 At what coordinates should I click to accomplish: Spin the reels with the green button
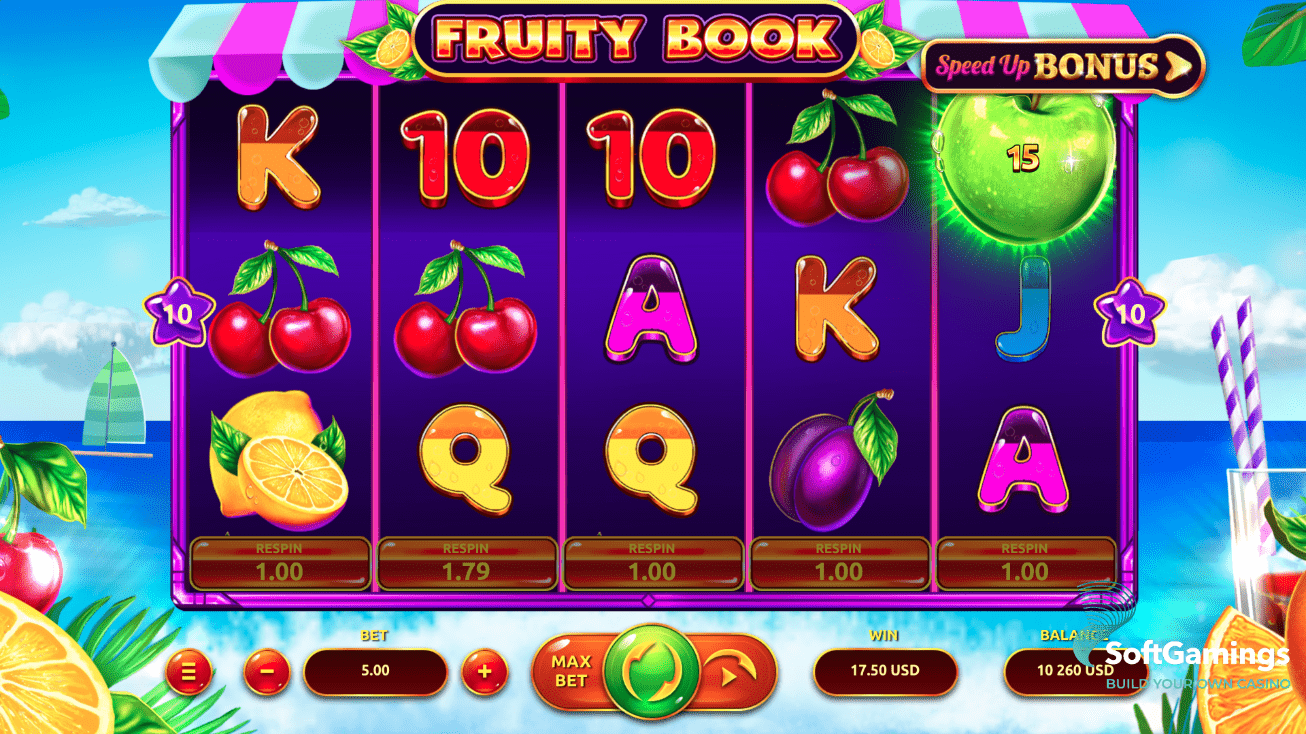click(x=652, y=672)
